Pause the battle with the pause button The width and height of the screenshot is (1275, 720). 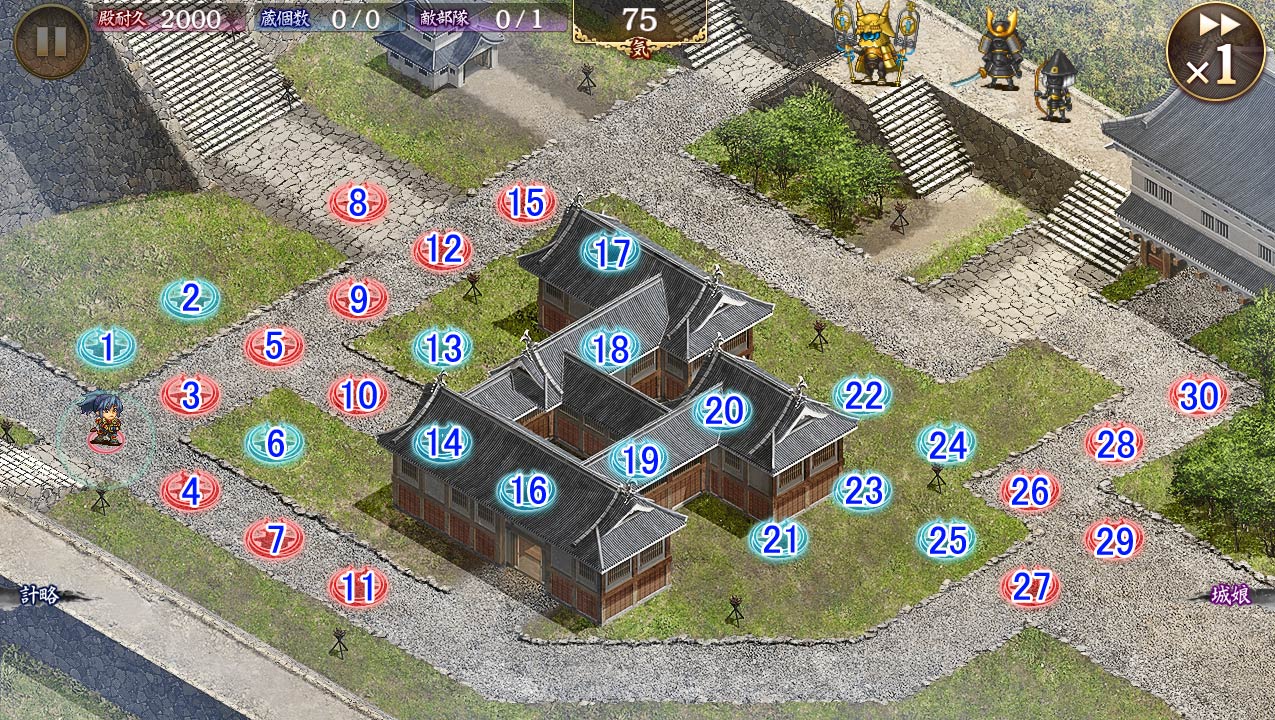pyautogui.click(x=51, y=41)
